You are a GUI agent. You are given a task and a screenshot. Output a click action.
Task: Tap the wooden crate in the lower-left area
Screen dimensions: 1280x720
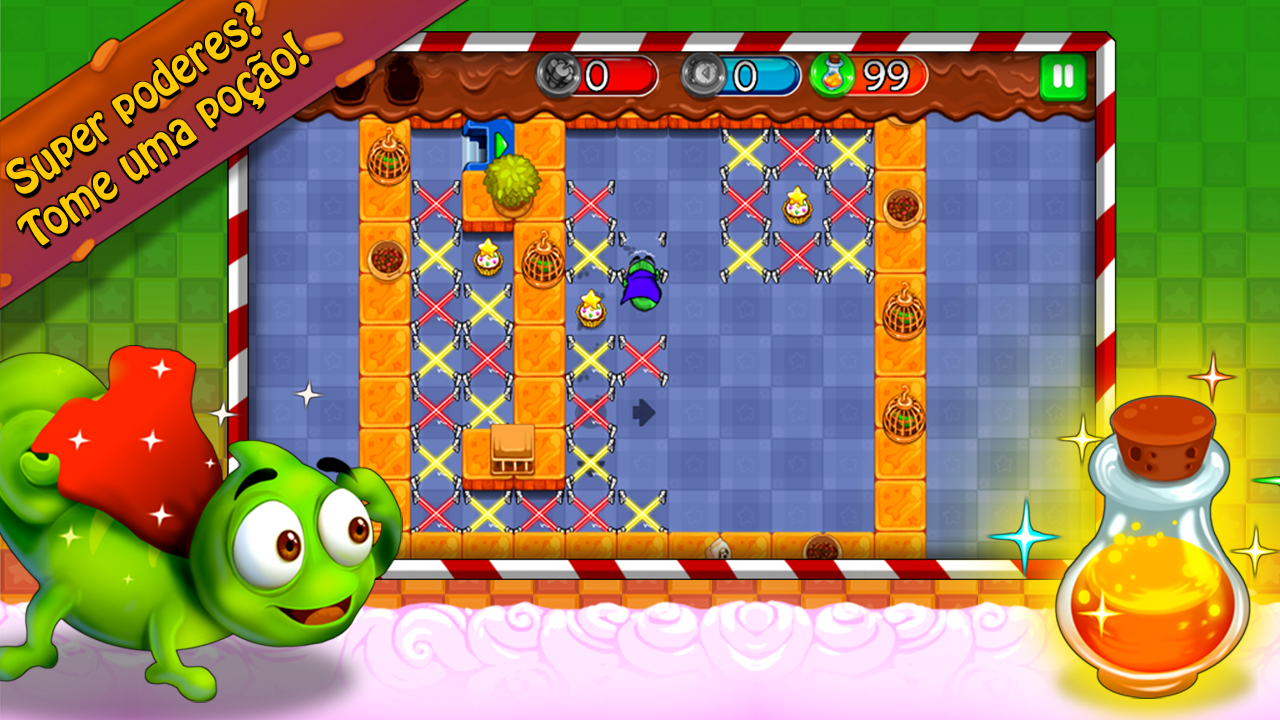point(512,452)
